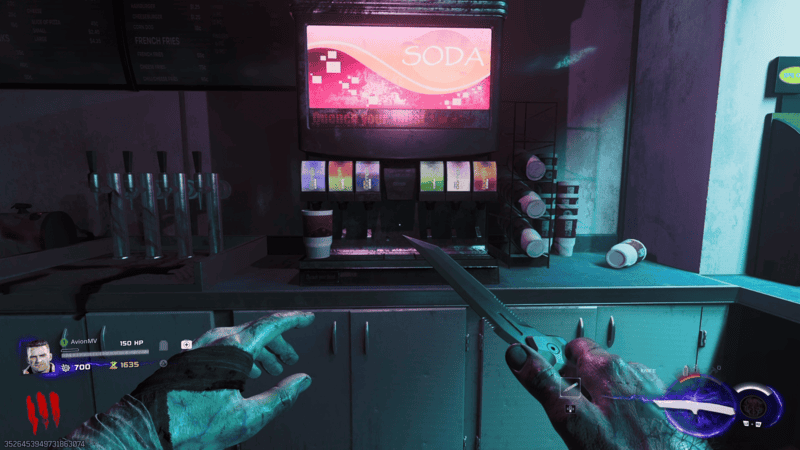Activate the field upgrade ability icon
The image size is (800, 450).
click(x=755, y=406)
